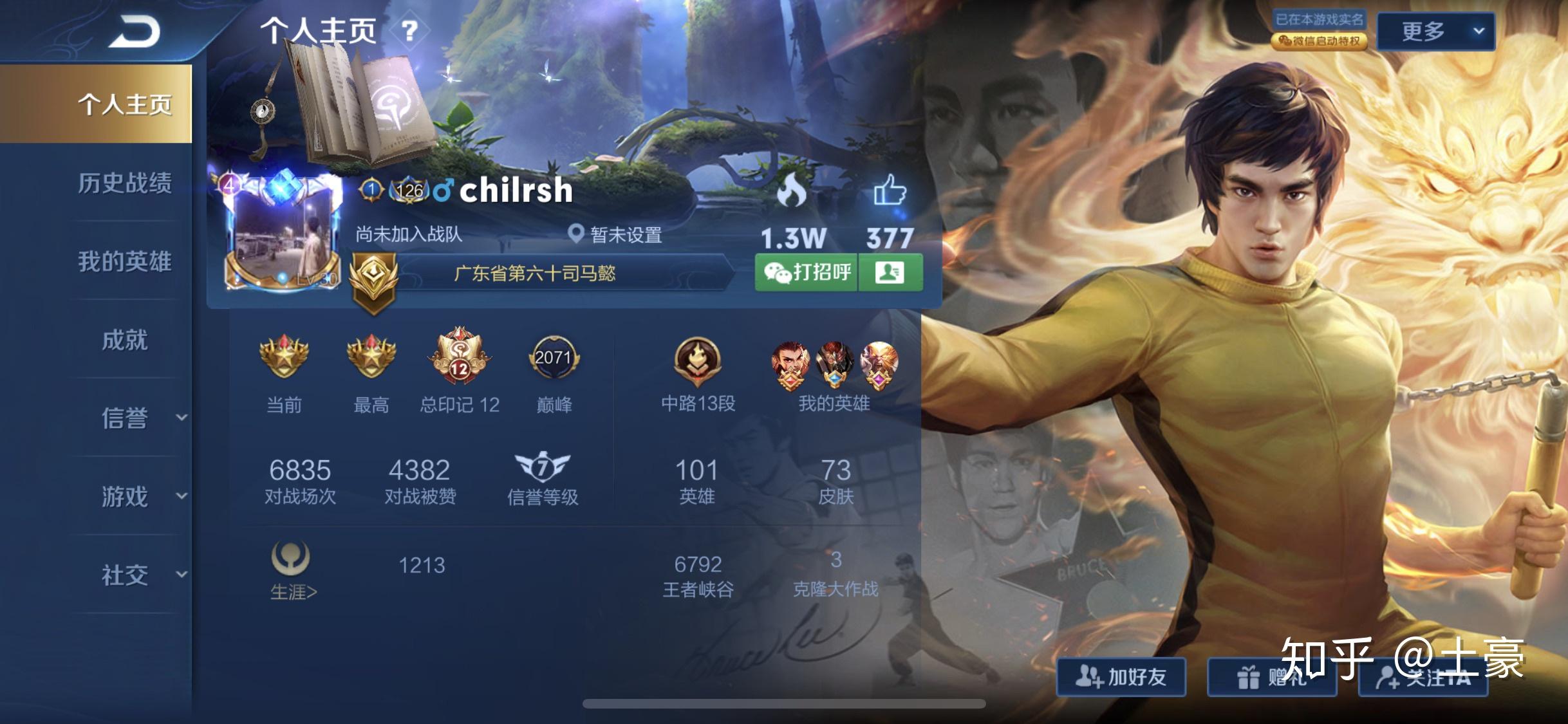This screenshot has height=724, width=1568.
Task: Give a thumbs-up like
Action: 890,191
